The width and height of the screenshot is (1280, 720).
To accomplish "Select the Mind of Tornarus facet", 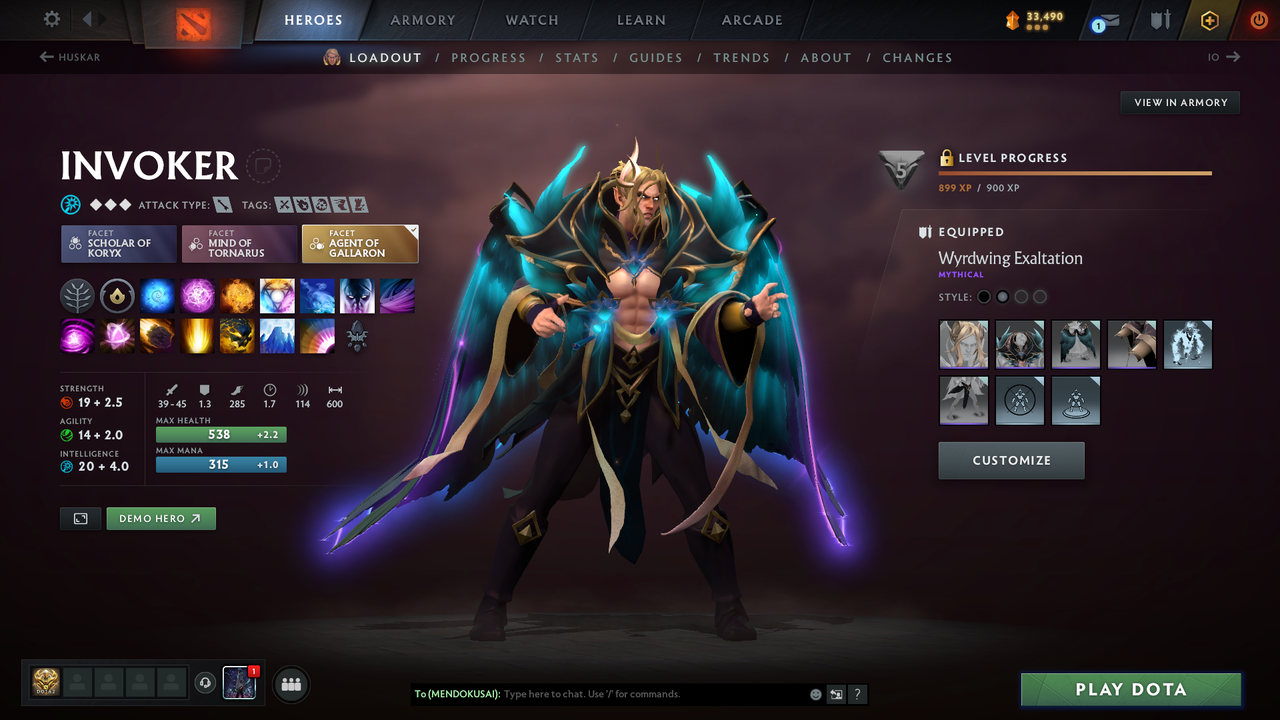I will pos(239,243).
